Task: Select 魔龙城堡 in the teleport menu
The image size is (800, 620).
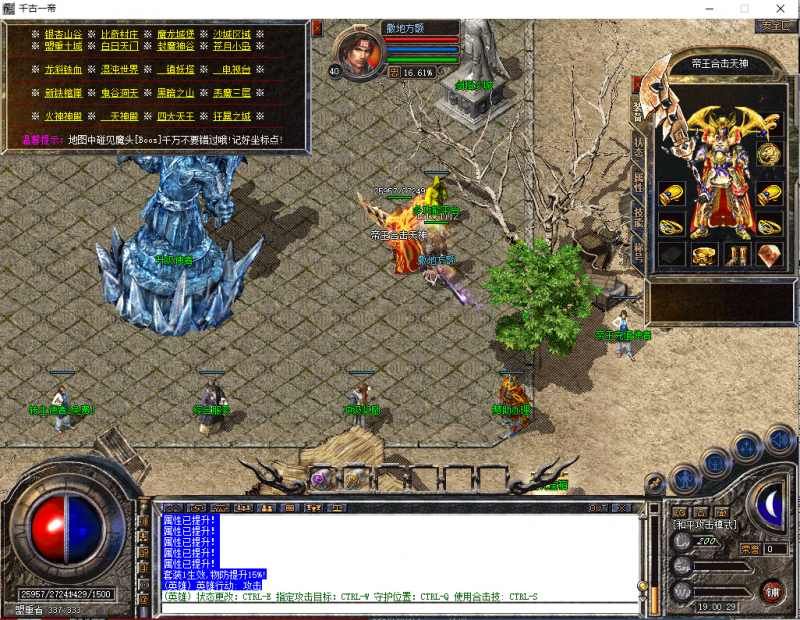Action: coord(176,33)
